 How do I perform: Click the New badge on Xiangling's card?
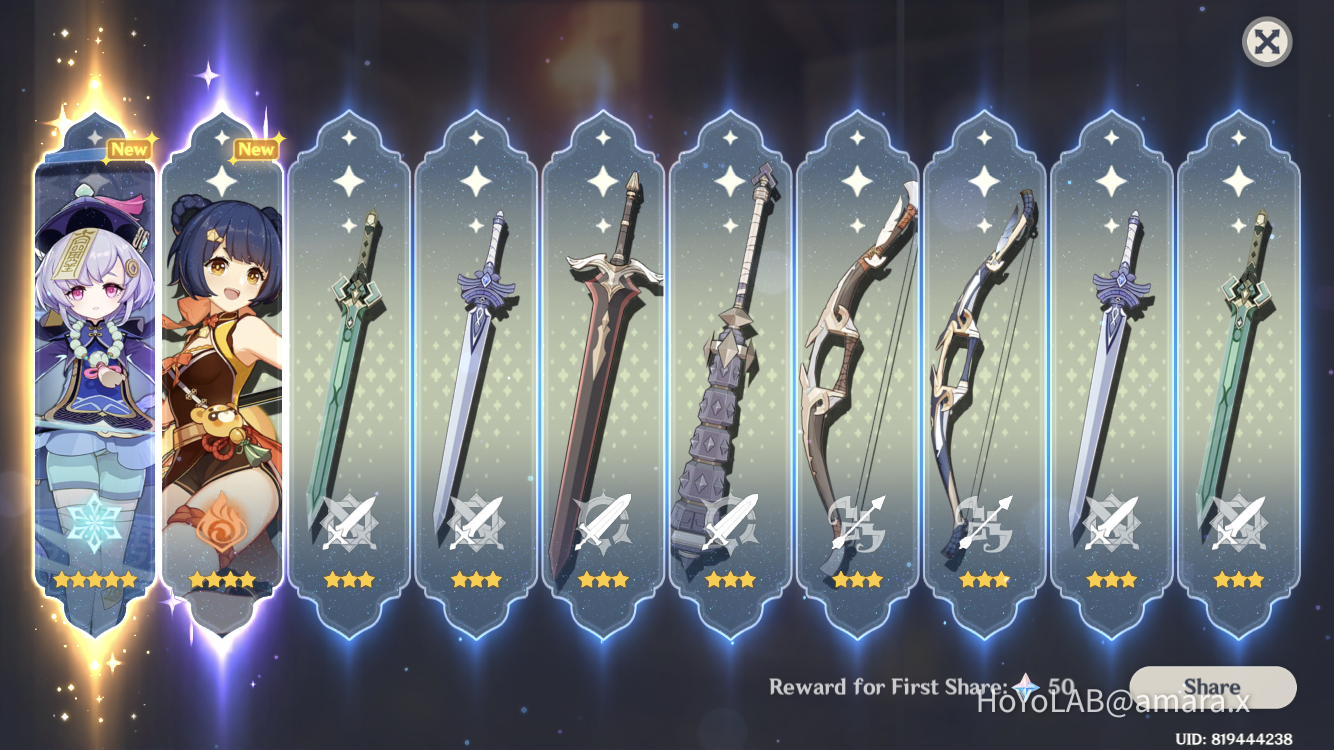click(257, 149)
